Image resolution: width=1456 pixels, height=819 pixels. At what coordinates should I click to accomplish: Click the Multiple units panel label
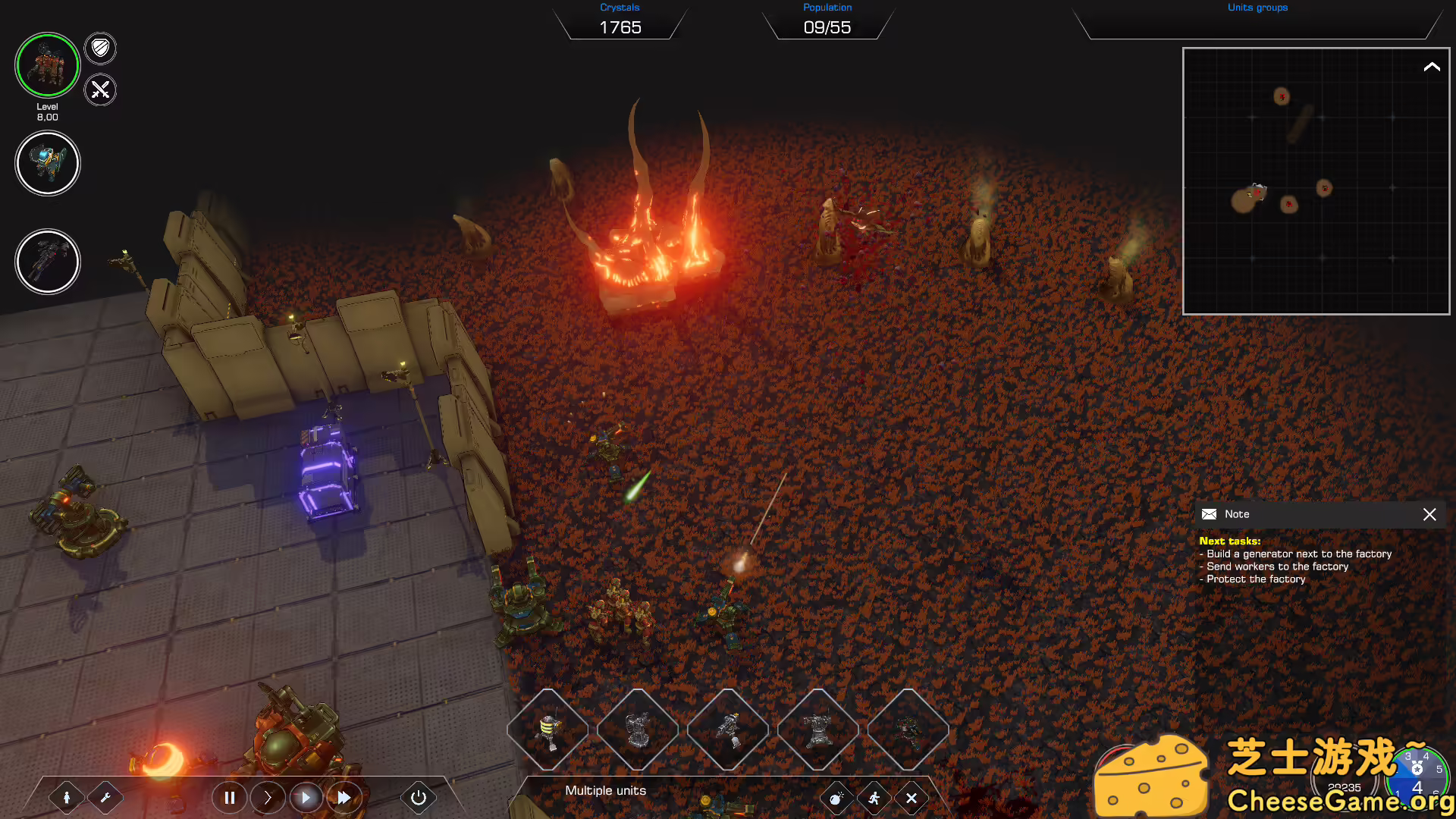point(604,790)
